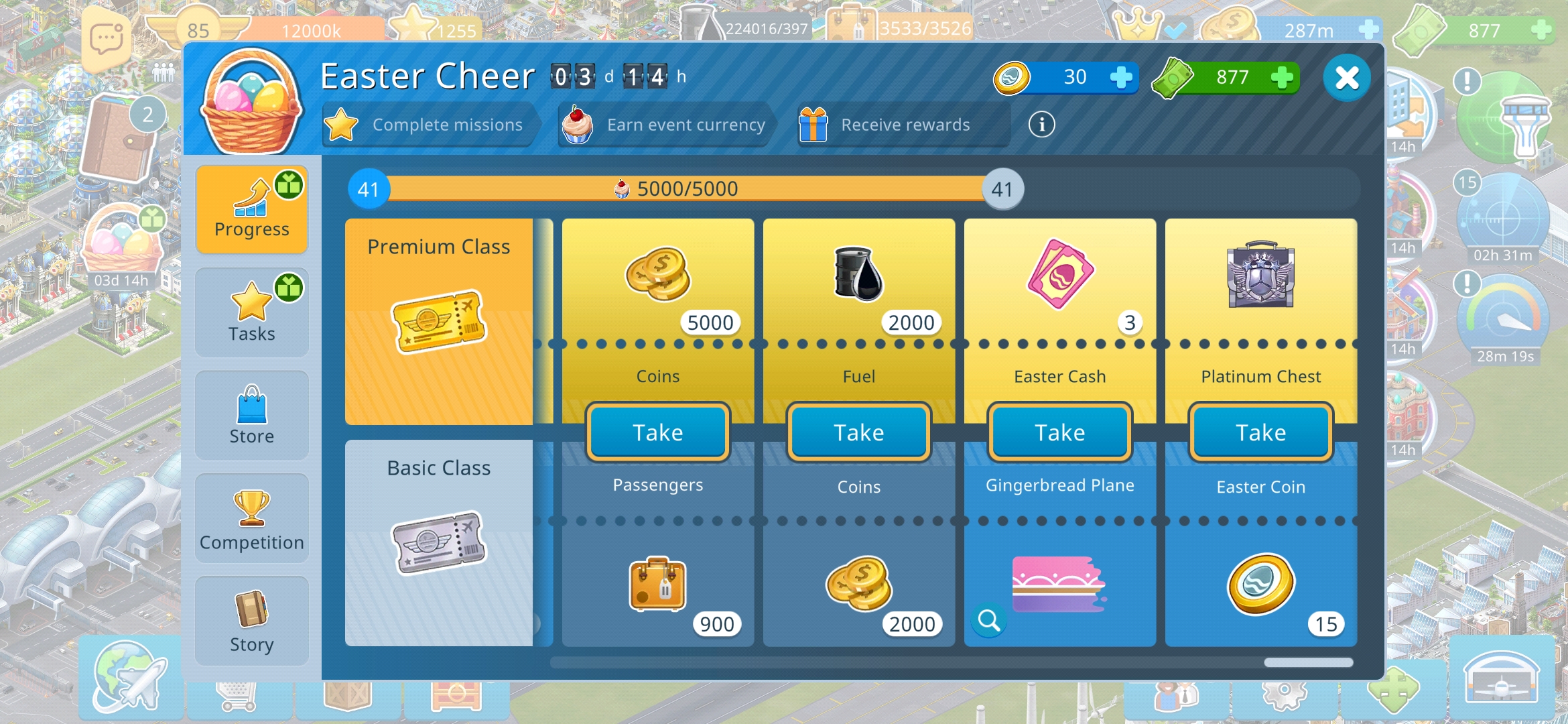Select the Competition tab

tap(252, 519)
